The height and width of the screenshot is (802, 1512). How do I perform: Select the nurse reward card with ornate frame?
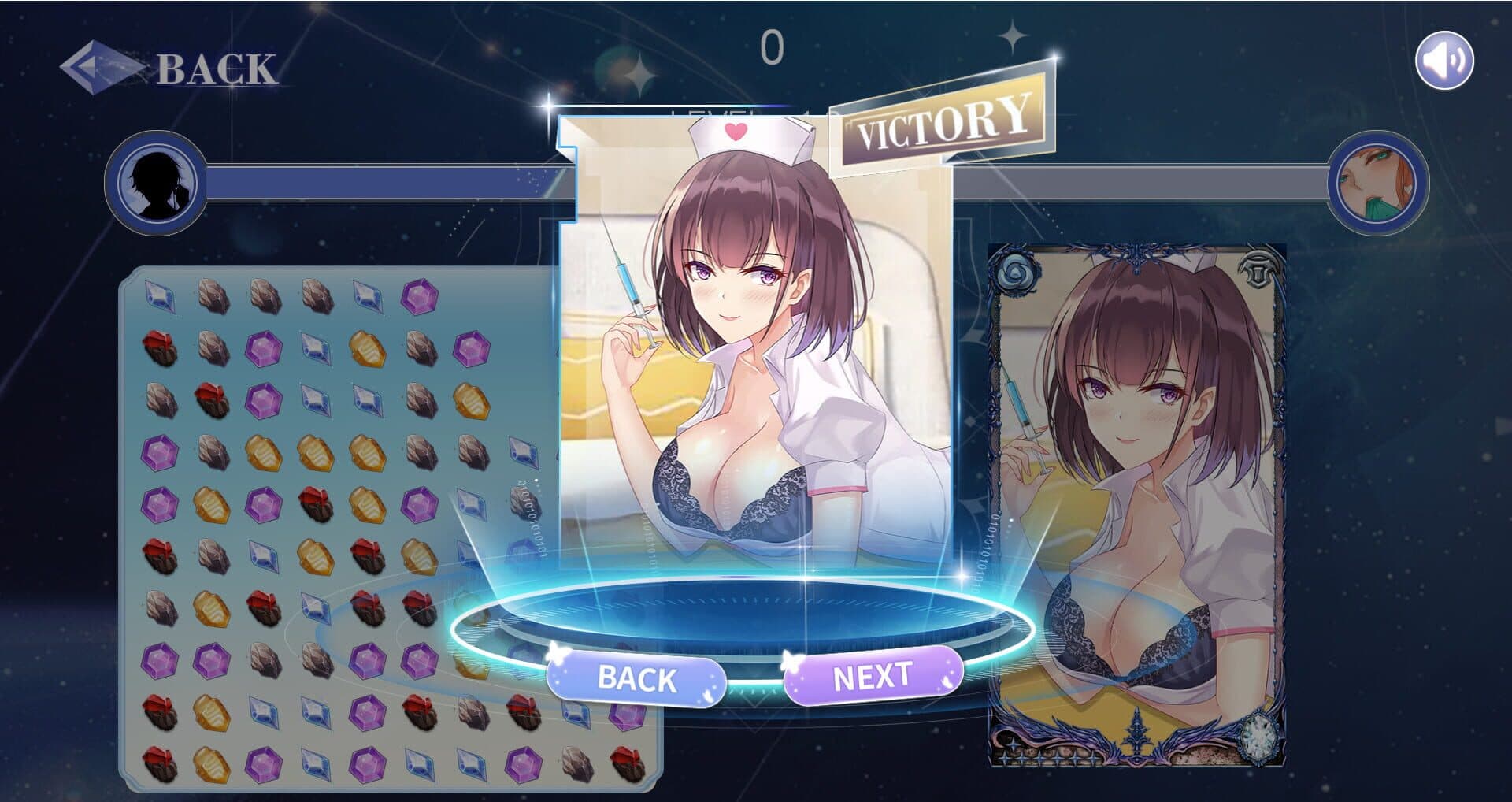[1136, 506]
